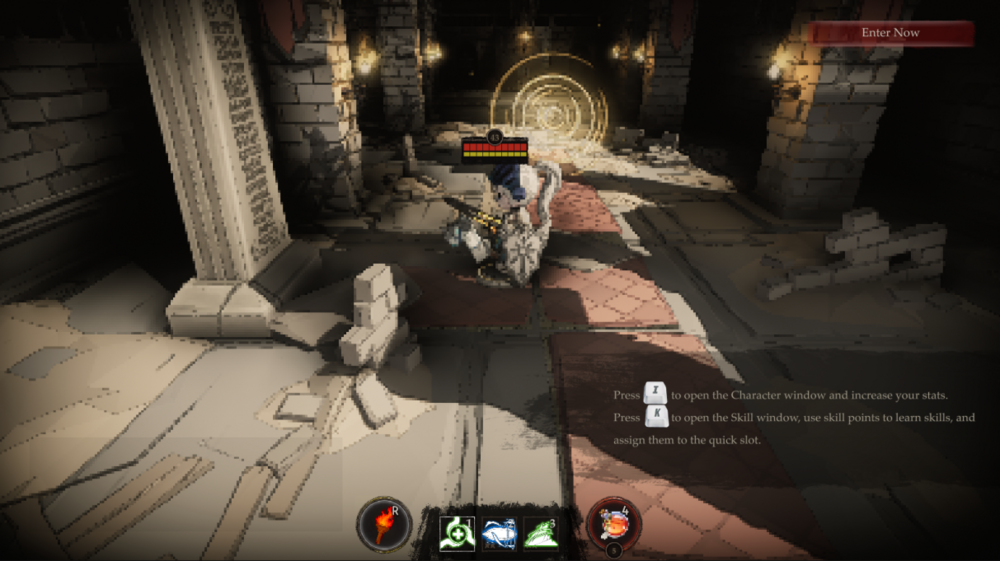The height and width of the screenshot is (561, 1000).
Task: Drink the red potion in the round slot
Action: tap(611, 523)
